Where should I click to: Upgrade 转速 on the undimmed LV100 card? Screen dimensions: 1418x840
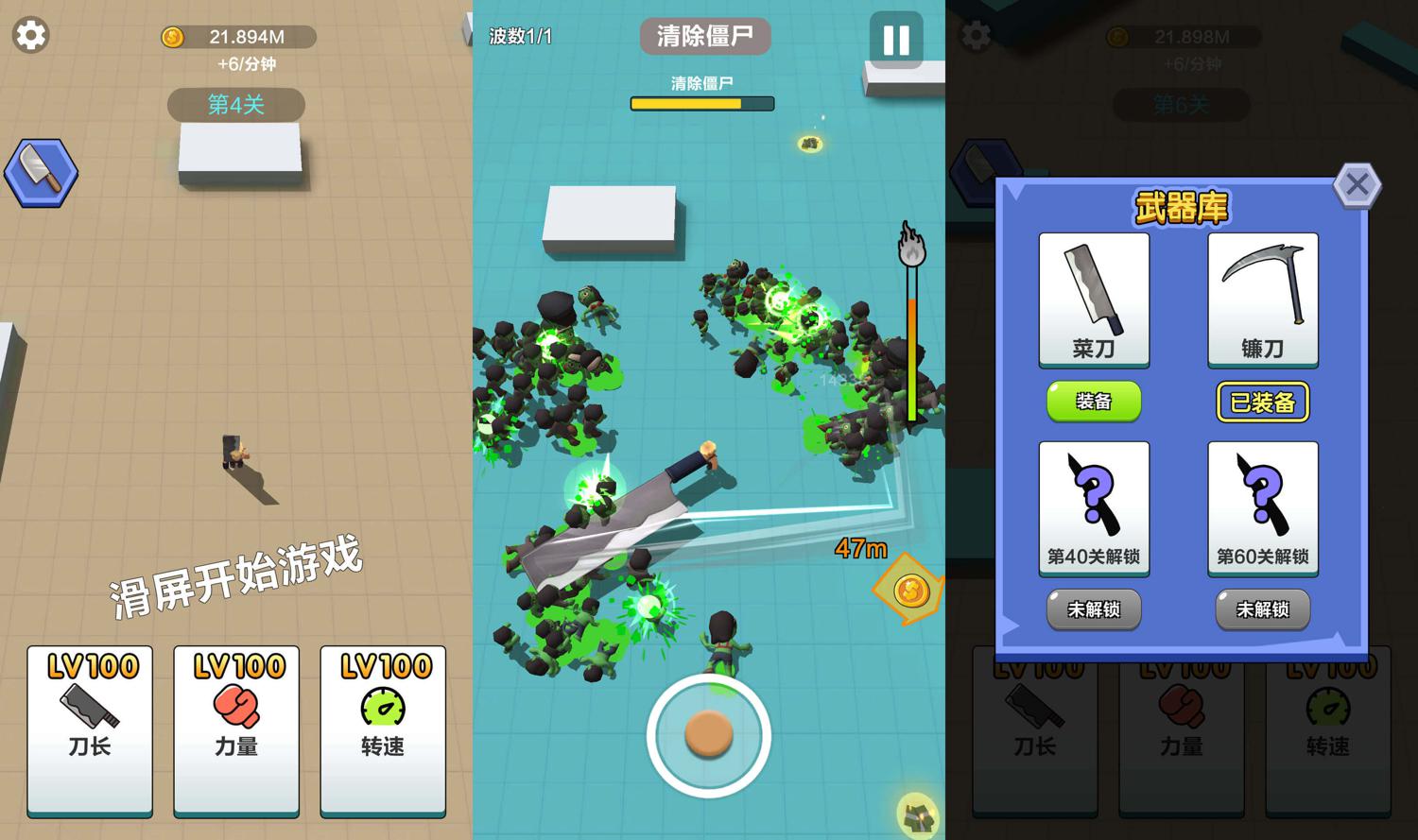pyautogui.click(x=383, y=729)
